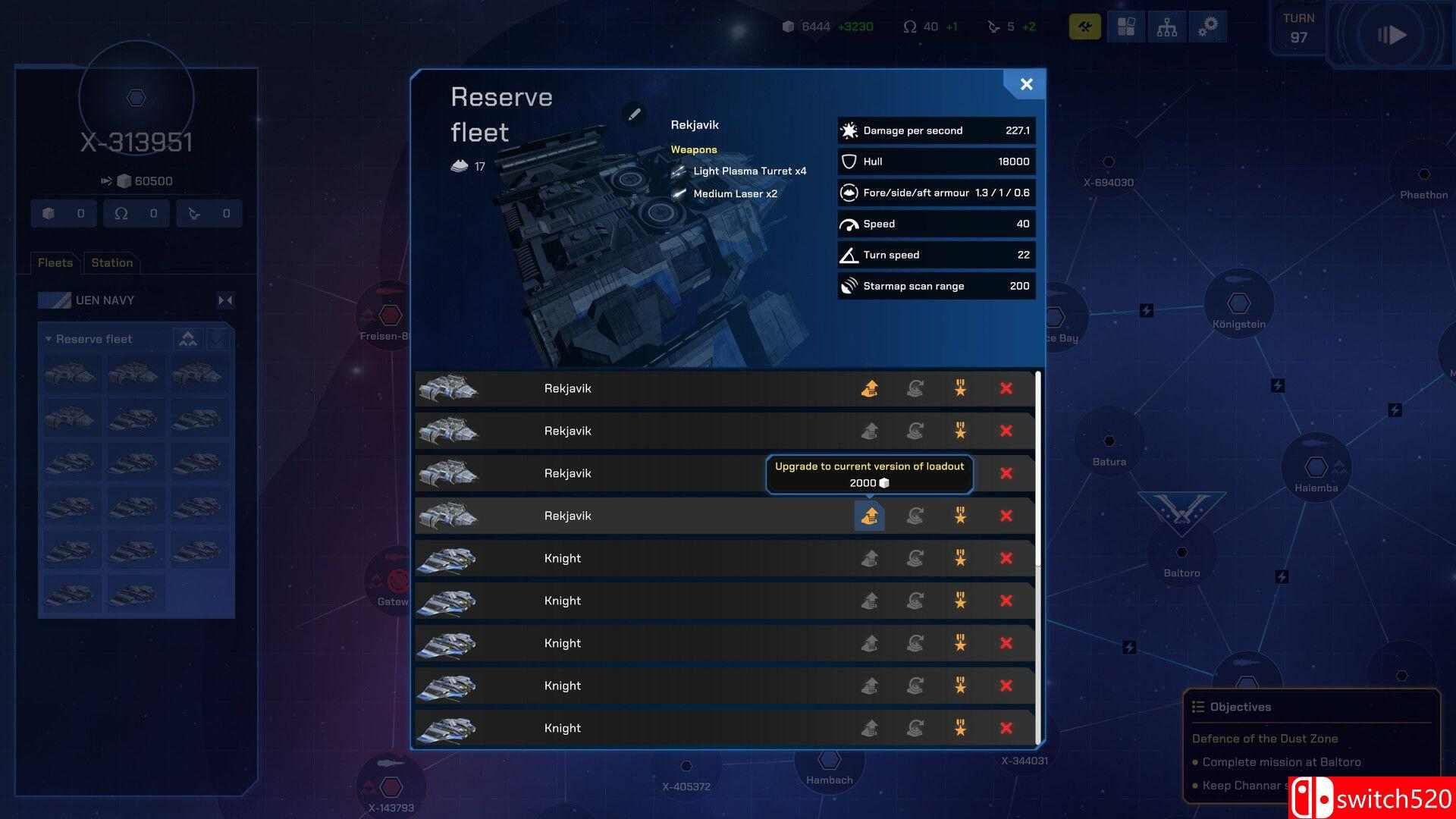
Task: Open the Objectives panel
Action: (1240, 707)
